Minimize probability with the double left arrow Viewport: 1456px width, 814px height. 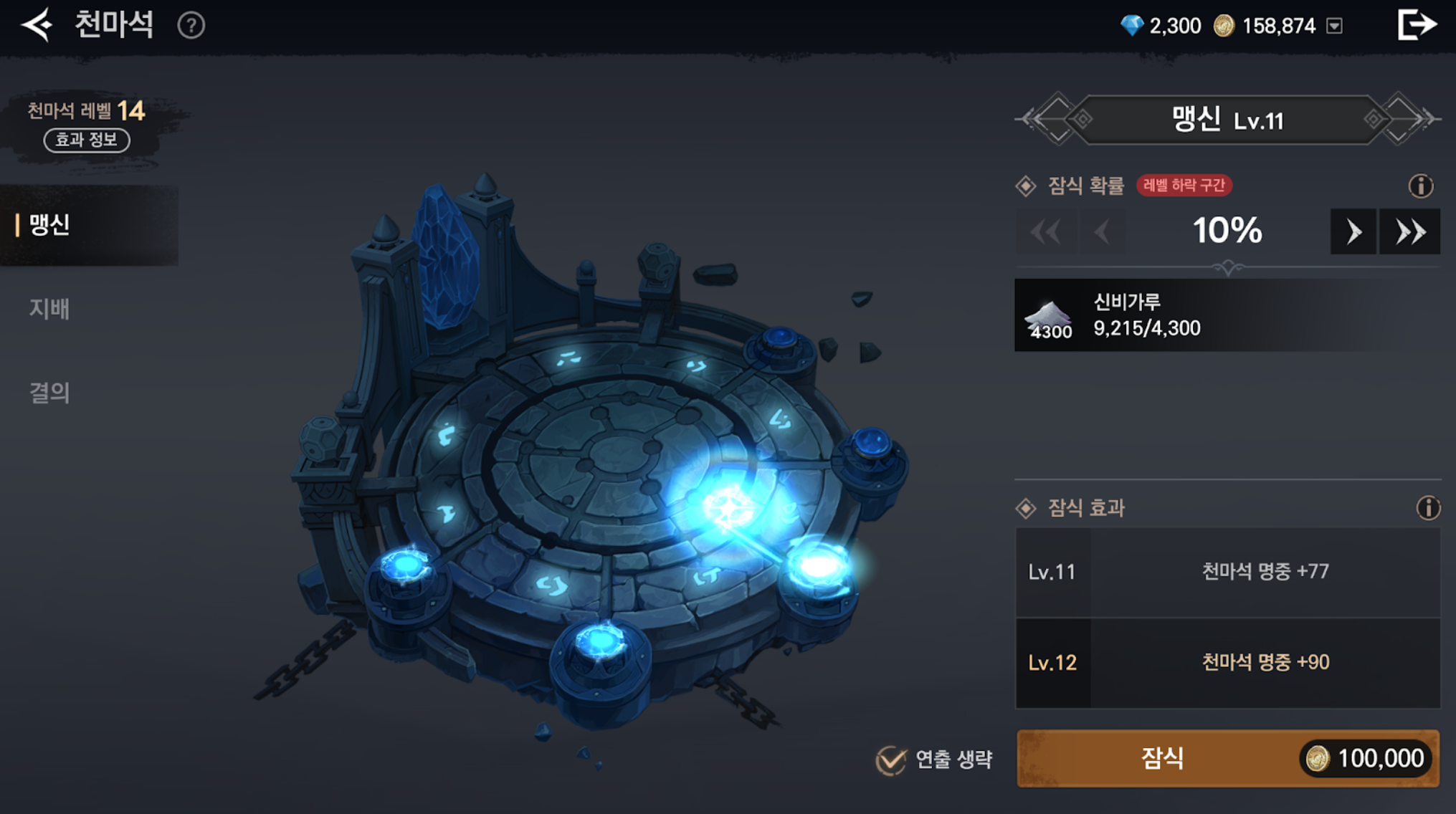[1045, 231]
